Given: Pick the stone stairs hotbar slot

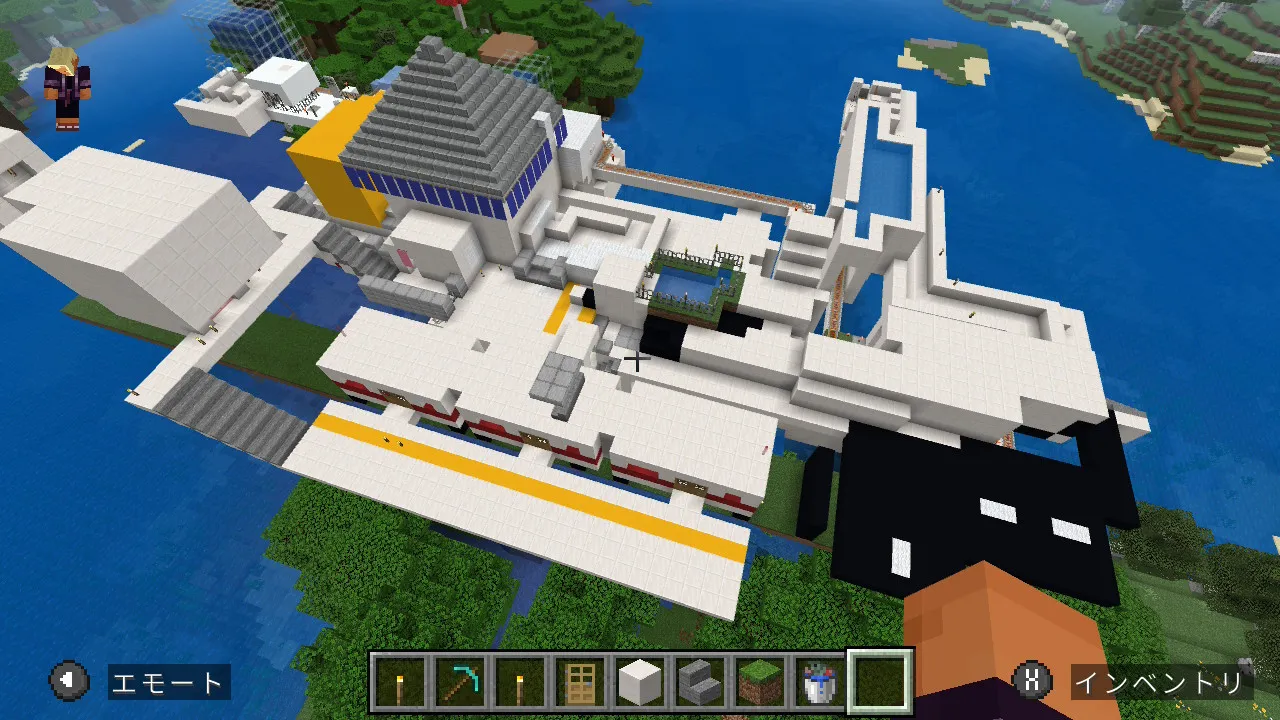Looking at the screenshot, I should [700, 682].
